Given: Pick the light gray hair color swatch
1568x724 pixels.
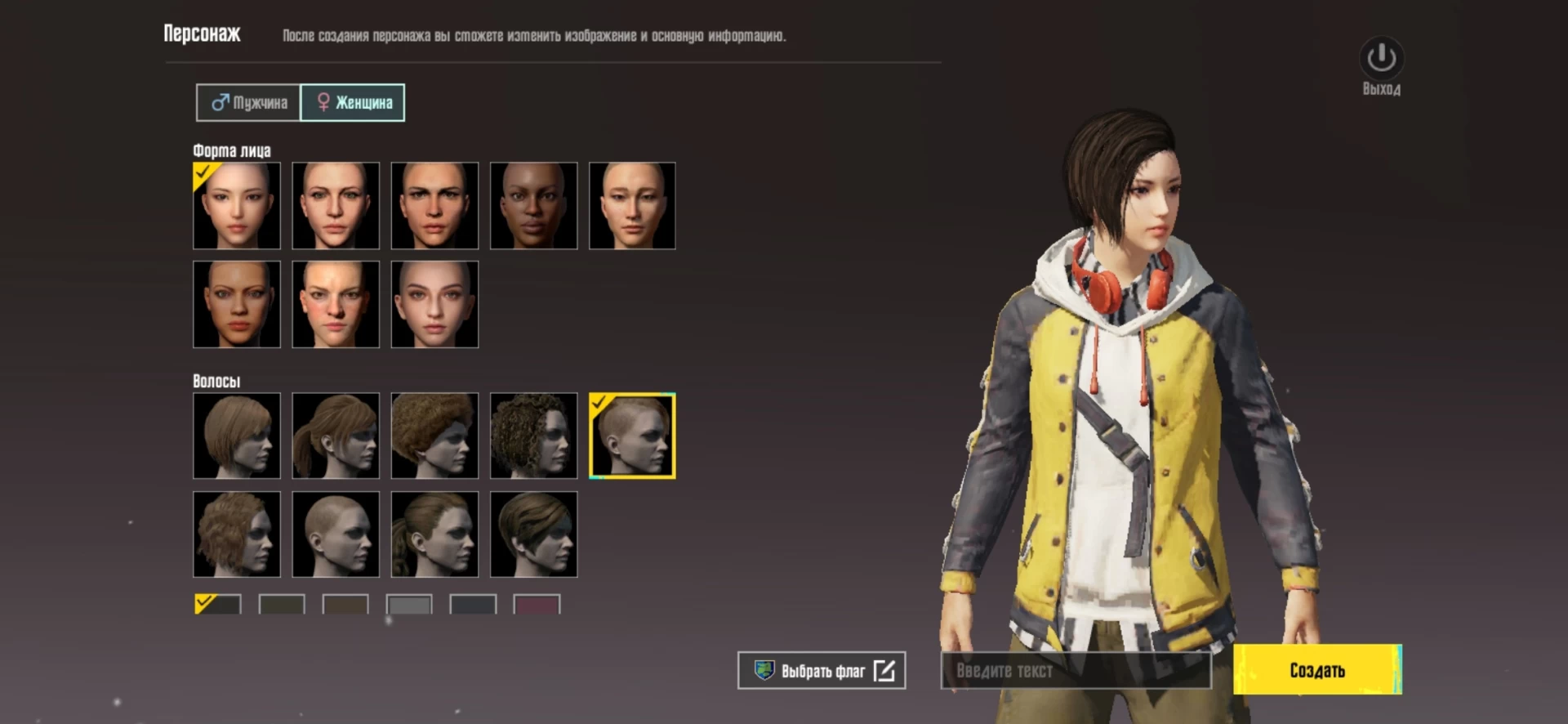Looking at the screenshot, I should [409, 605].
